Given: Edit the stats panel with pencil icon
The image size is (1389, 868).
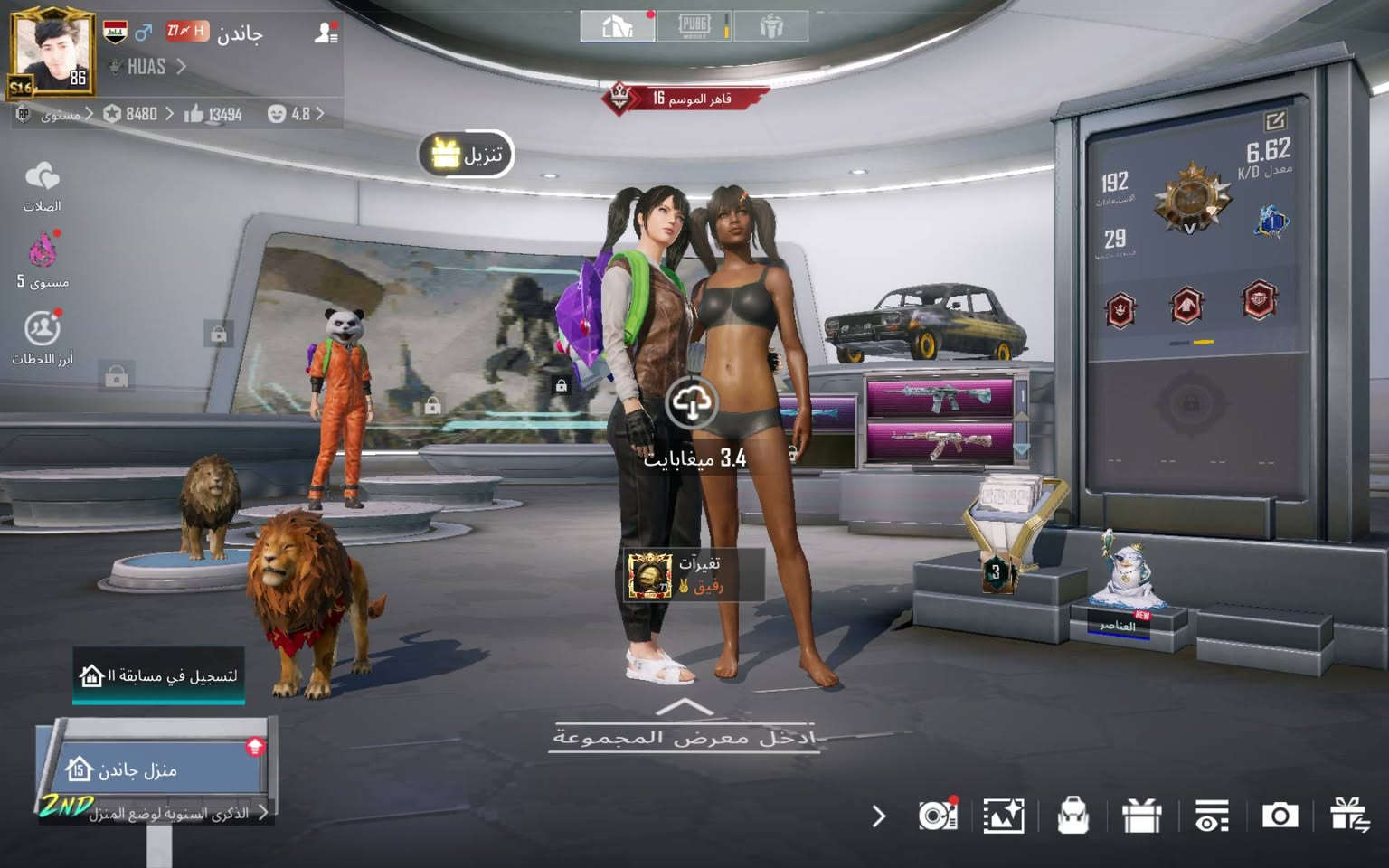Looking at the screenshot, I should click(x=1275, y=120).
